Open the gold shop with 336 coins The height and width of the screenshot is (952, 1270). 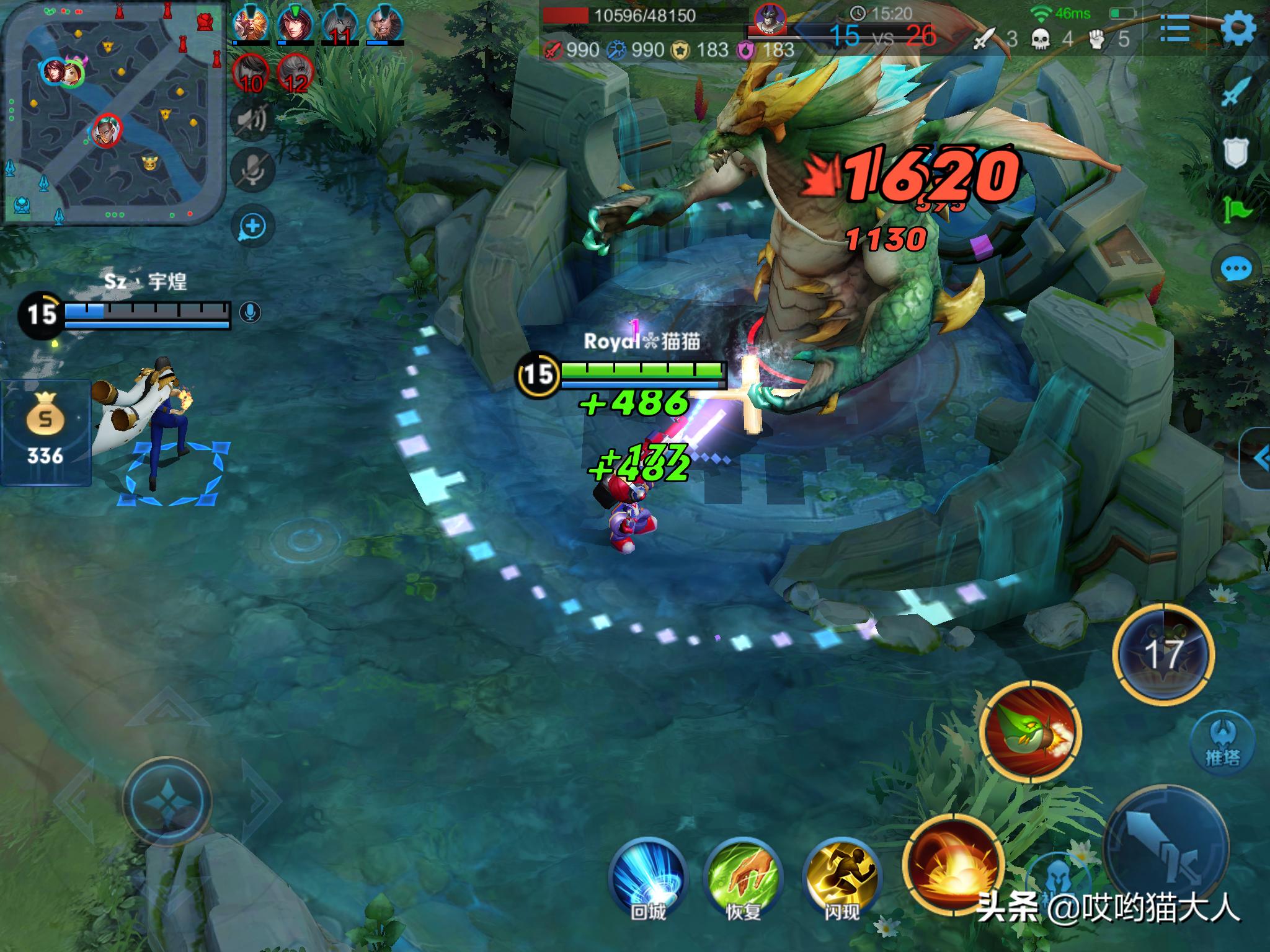pyautogui.click(x=45, y=431)
